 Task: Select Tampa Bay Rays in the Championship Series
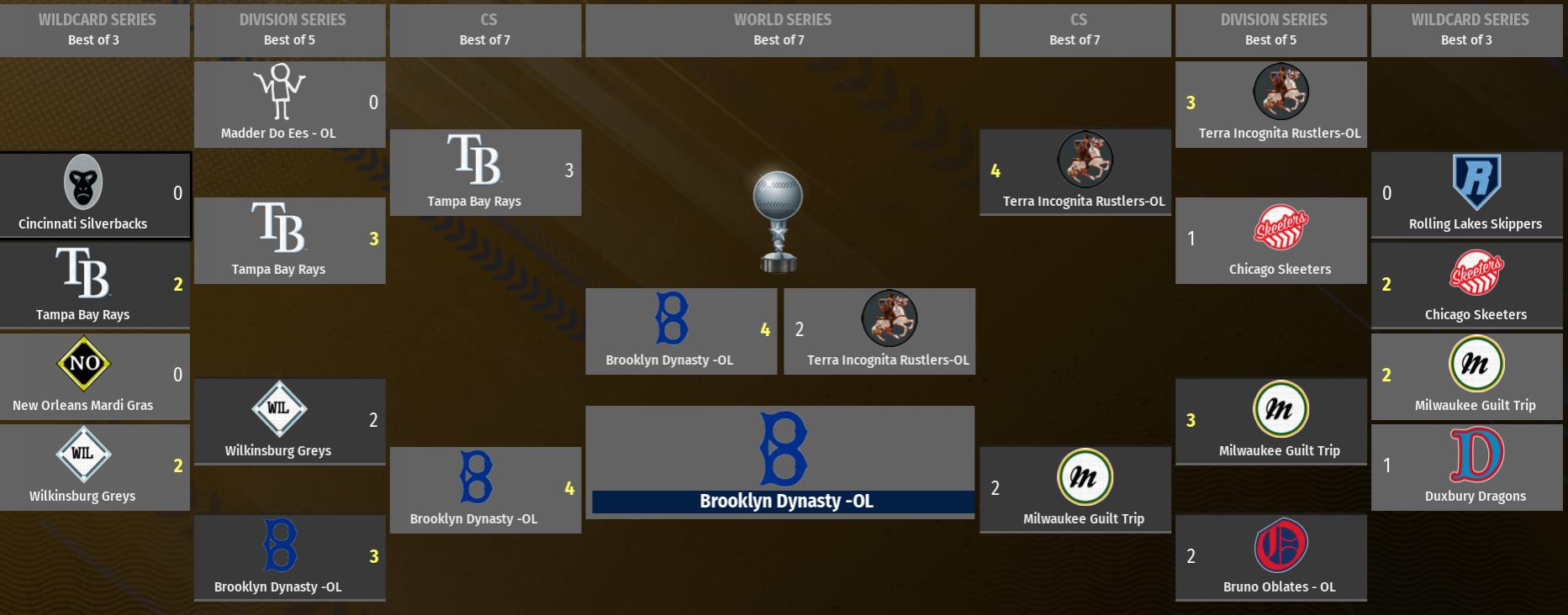coord(485,173)
